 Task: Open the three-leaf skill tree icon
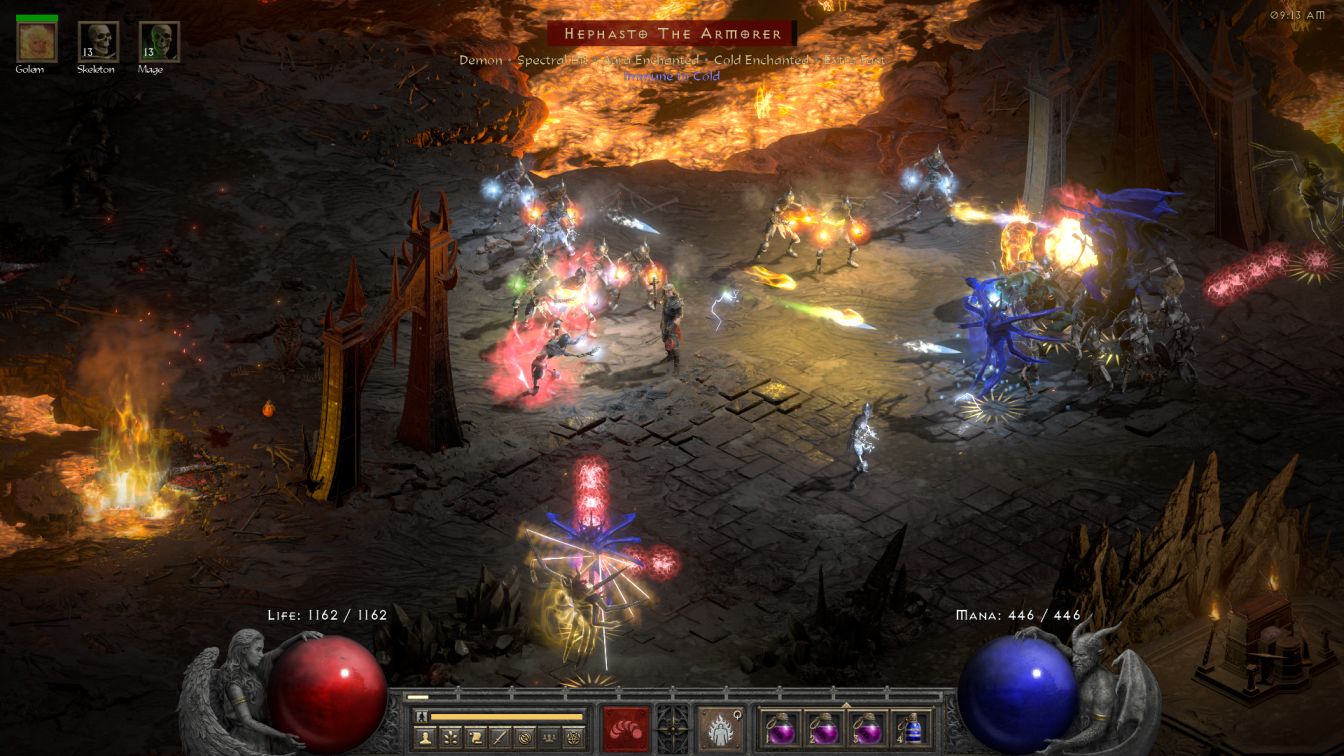click(451, 738)
